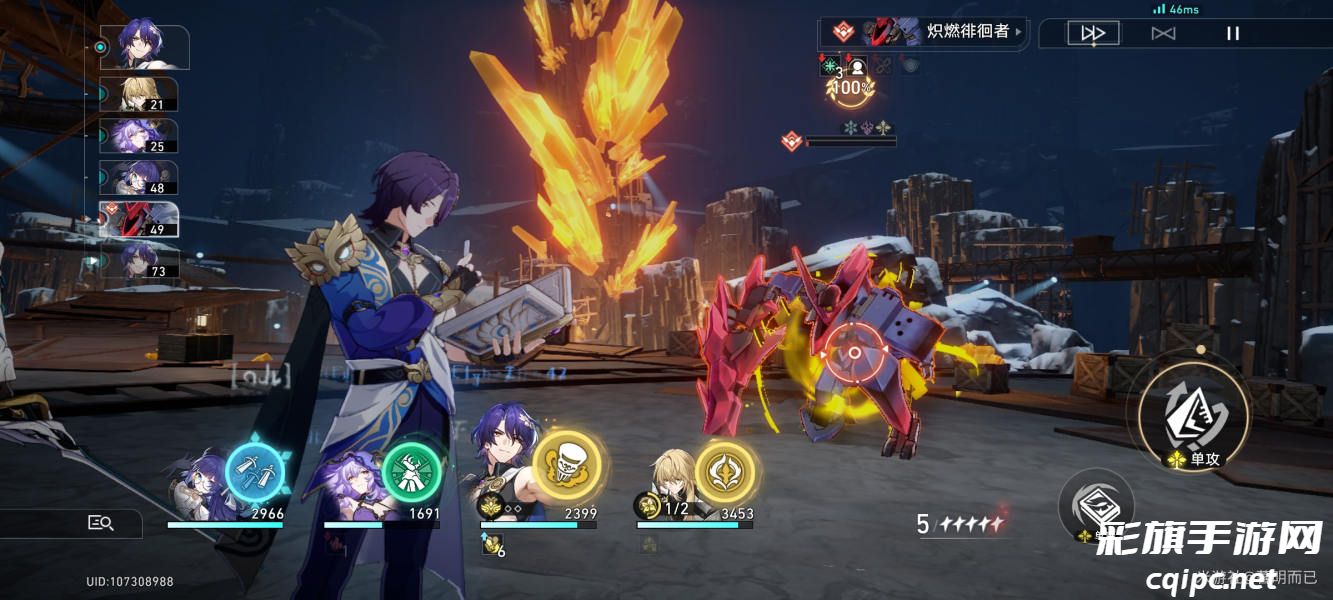Select the enemy portrait in turn order
This screenshot has width=1333, height=600.
pyautogui.click(x=138, y=219)
